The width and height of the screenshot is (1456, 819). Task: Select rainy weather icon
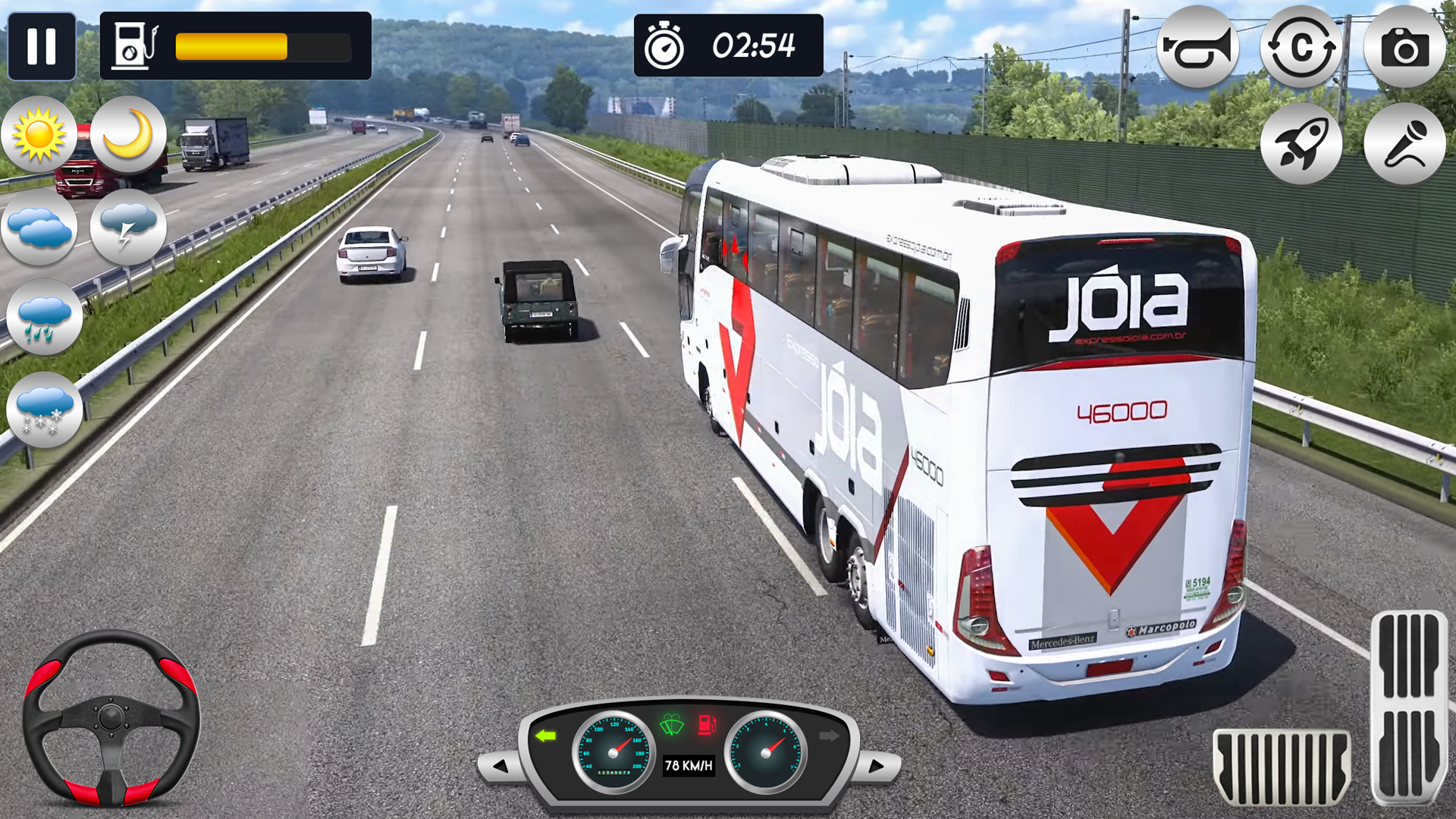(44, 317)
